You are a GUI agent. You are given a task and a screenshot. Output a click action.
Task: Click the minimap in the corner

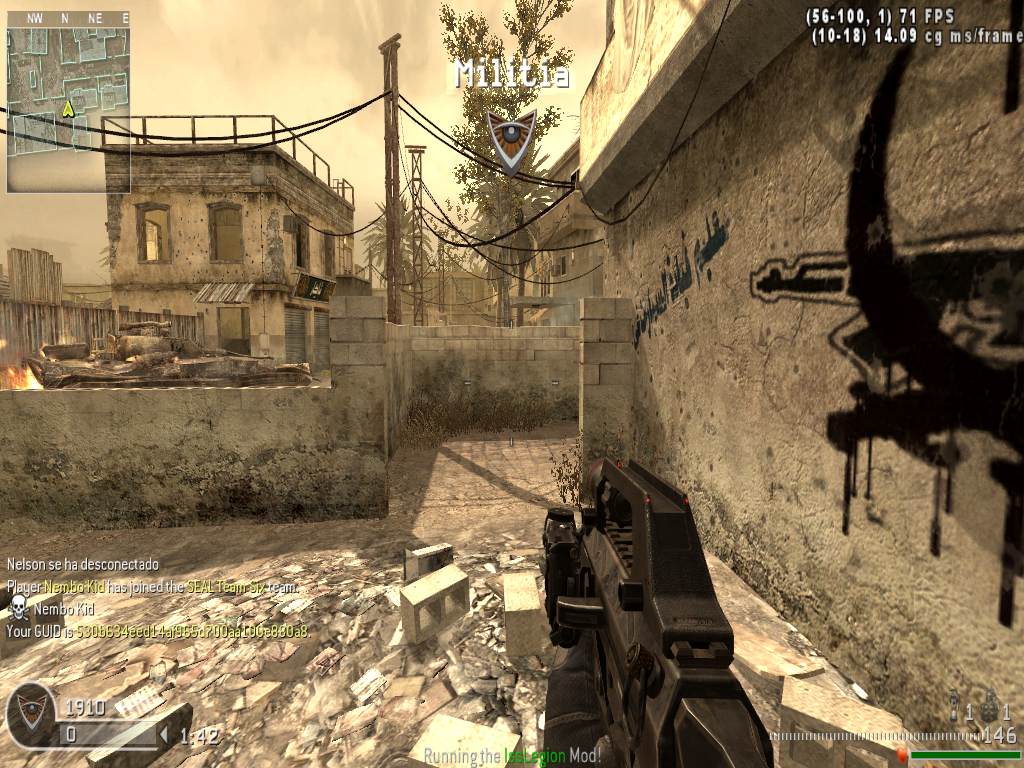[x=68, y=108]
